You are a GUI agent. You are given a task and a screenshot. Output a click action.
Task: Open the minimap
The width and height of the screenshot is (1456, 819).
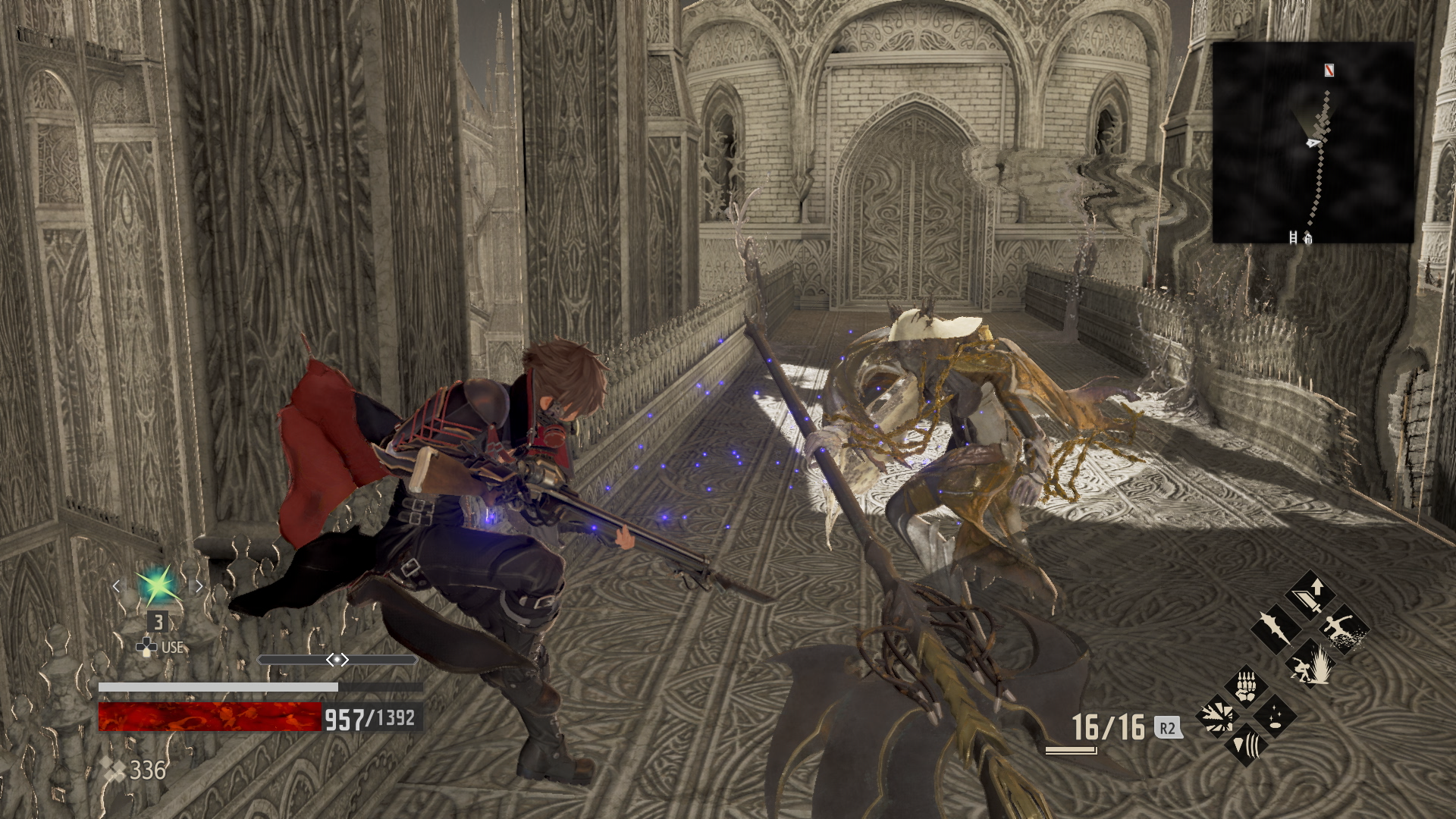coord(1313,143)
